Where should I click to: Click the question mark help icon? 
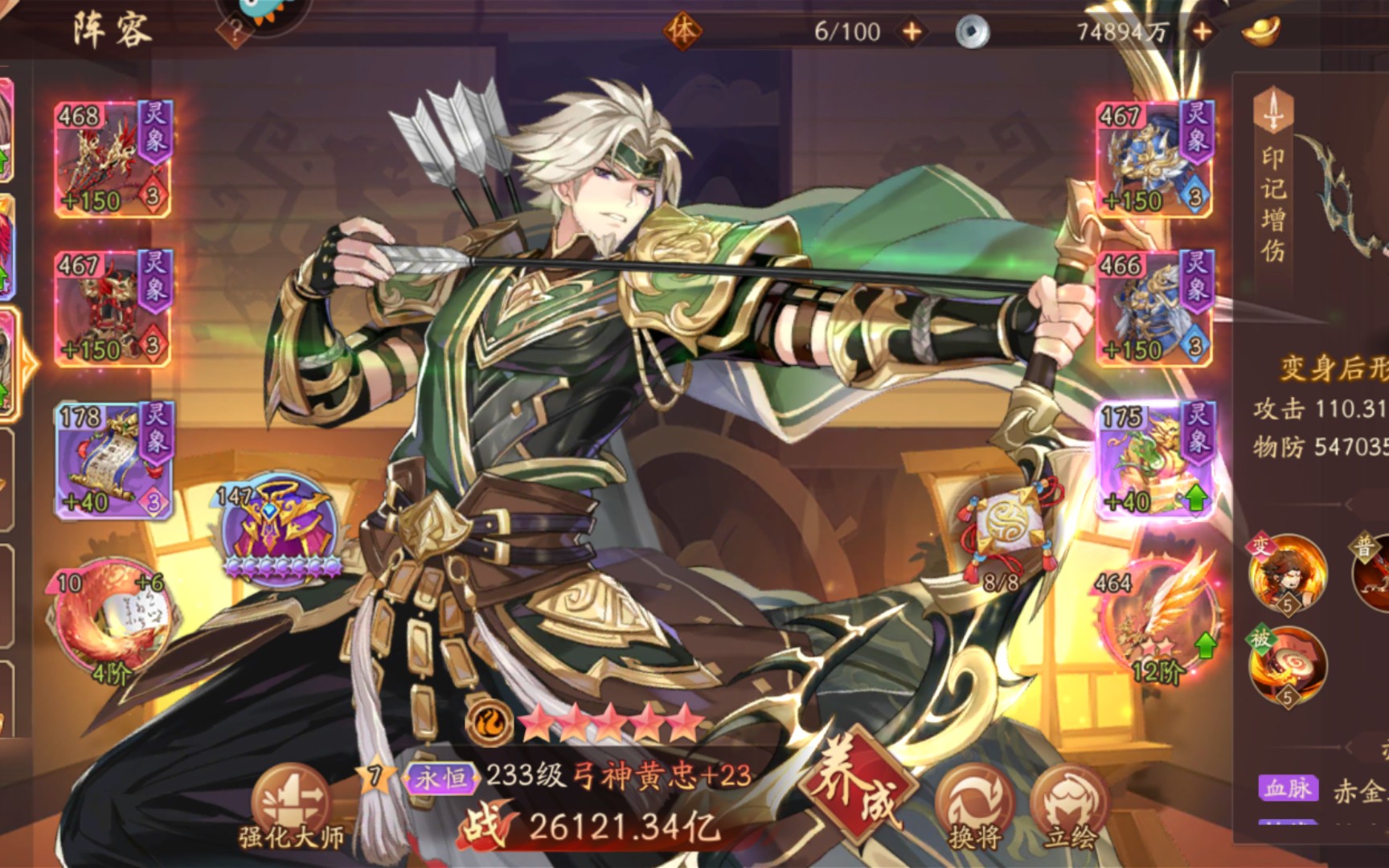(x=235, y=32)
